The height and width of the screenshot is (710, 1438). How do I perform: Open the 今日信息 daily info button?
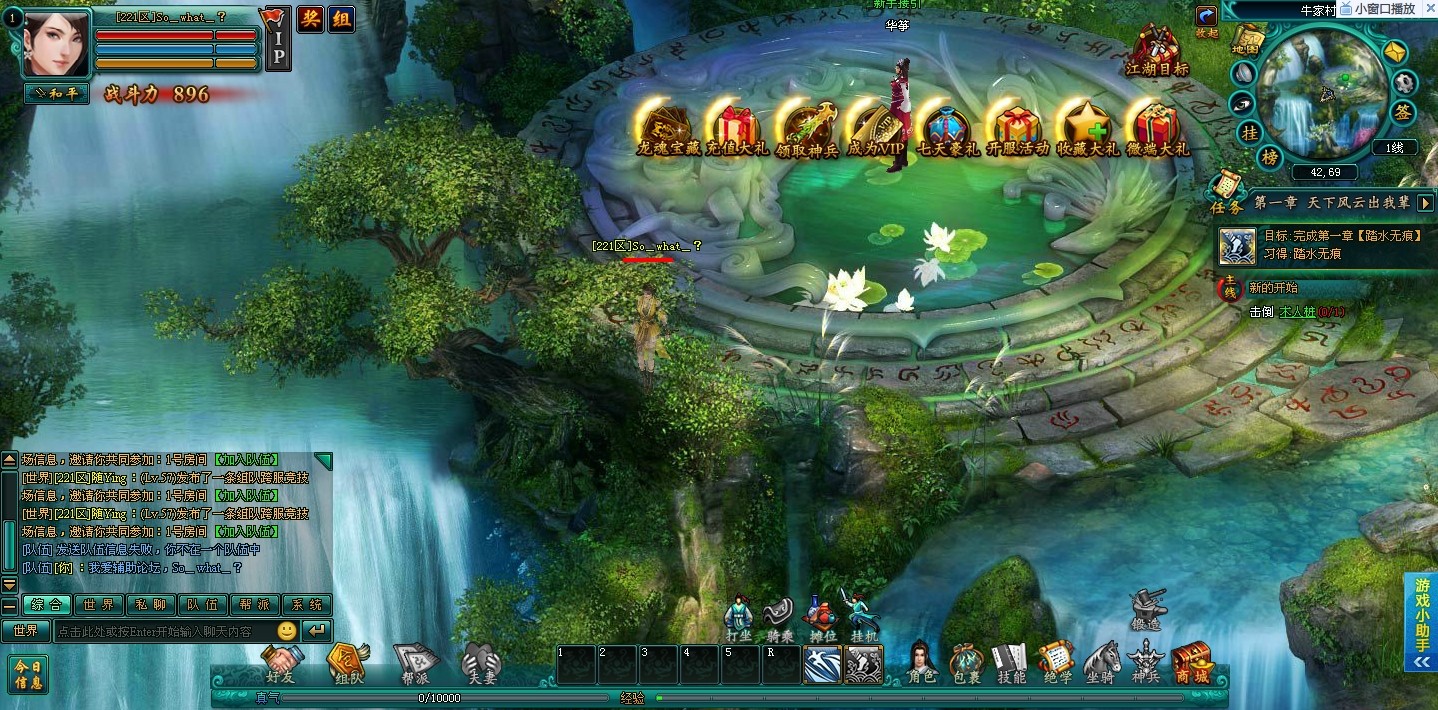pos(28,674)
